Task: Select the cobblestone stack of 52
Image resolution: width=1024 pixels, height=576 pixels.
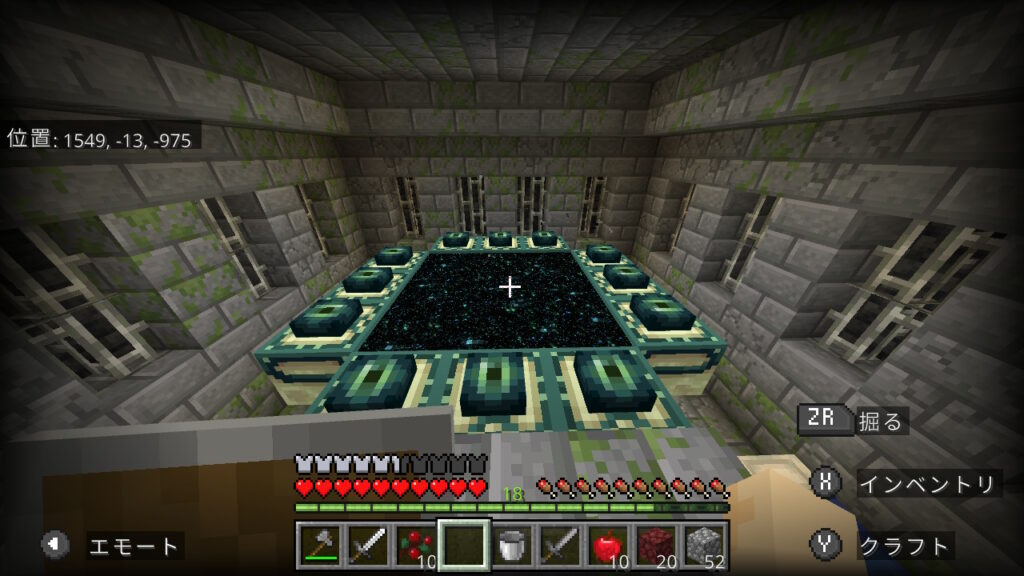Action: 703,546
